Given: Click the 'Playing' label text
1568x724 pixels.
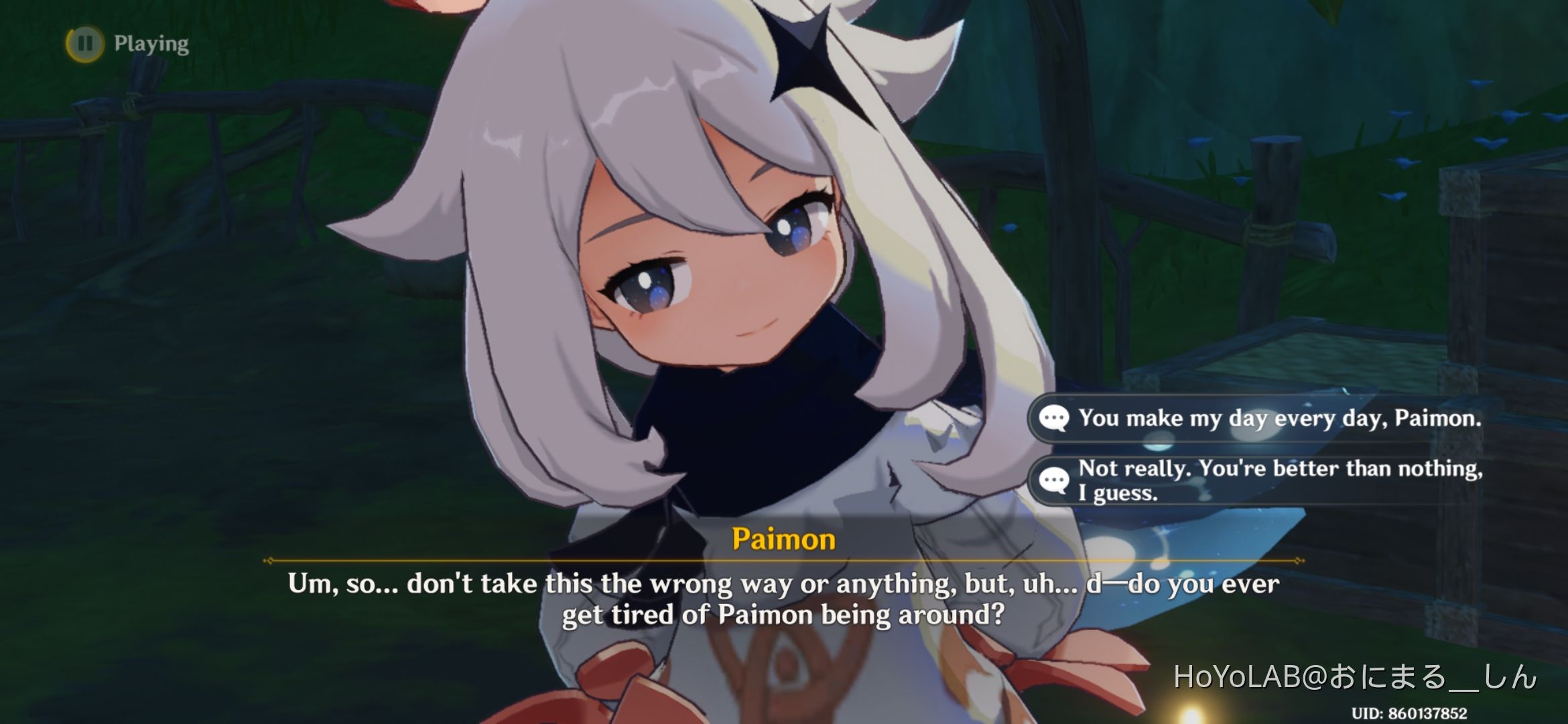Looking at the screenshot, I should click(150, 44).
